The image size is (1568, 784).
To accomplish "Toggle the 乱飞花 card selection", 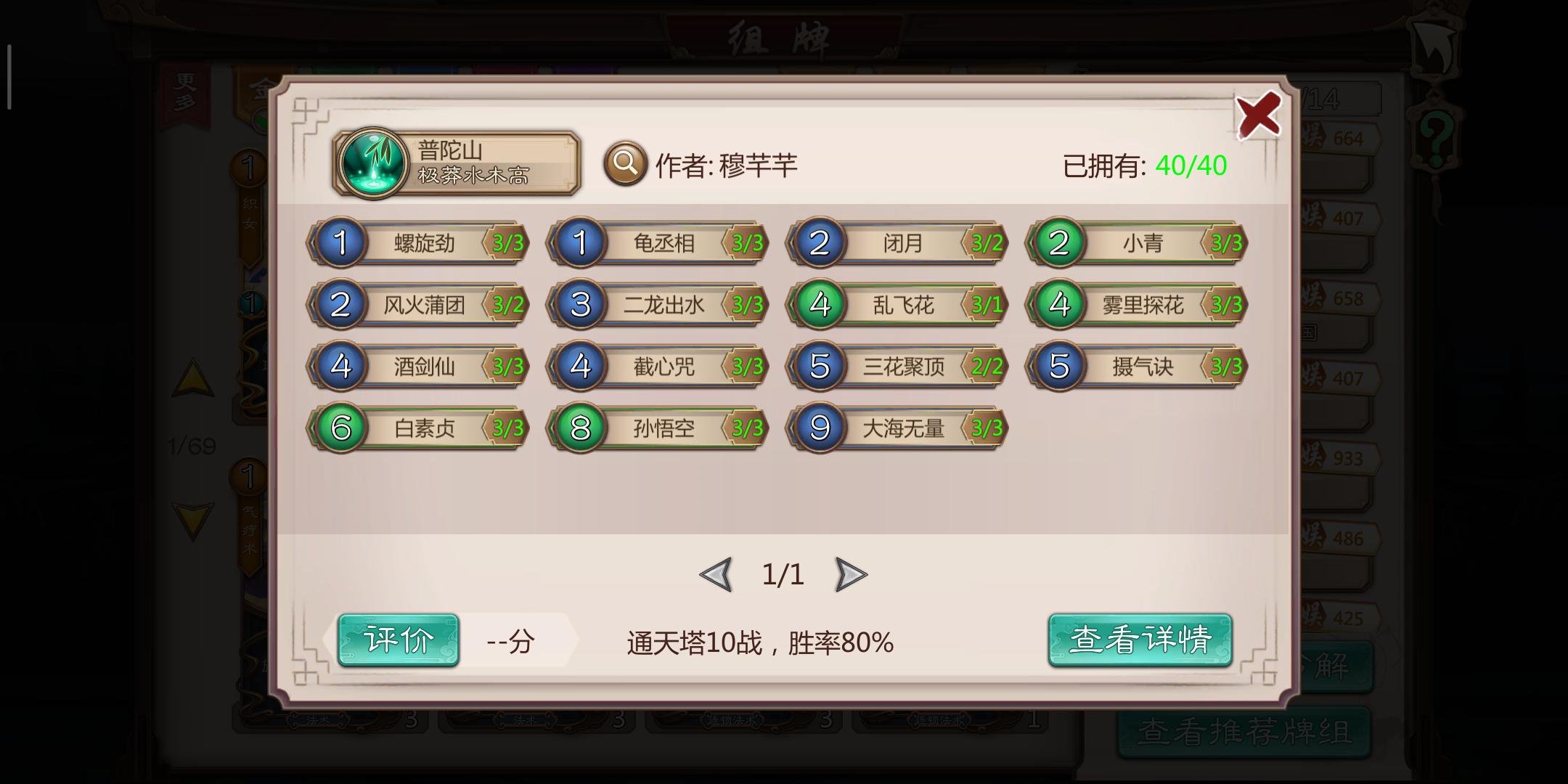I will 897,305.
